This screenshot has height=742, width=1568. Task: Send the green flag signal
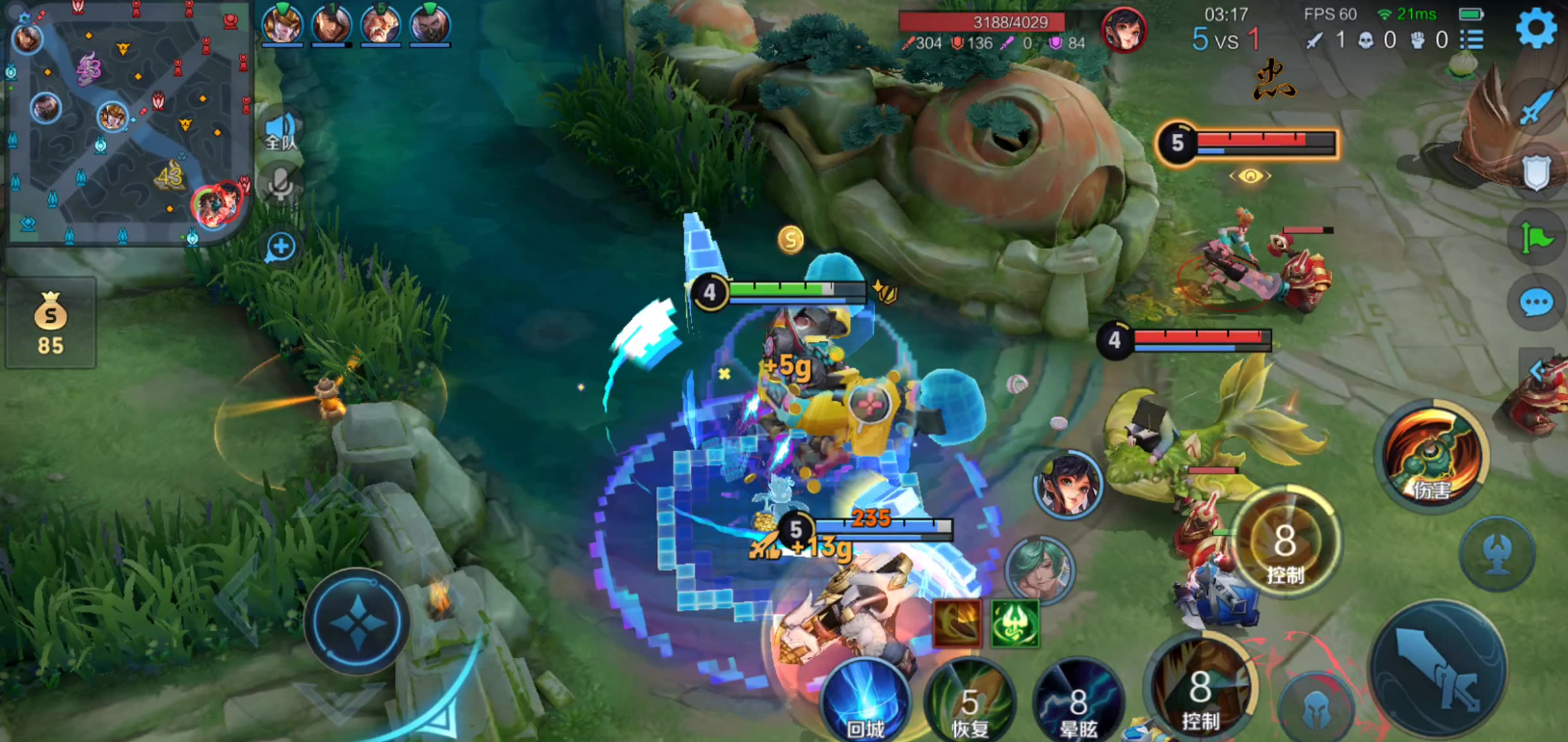1535,237
